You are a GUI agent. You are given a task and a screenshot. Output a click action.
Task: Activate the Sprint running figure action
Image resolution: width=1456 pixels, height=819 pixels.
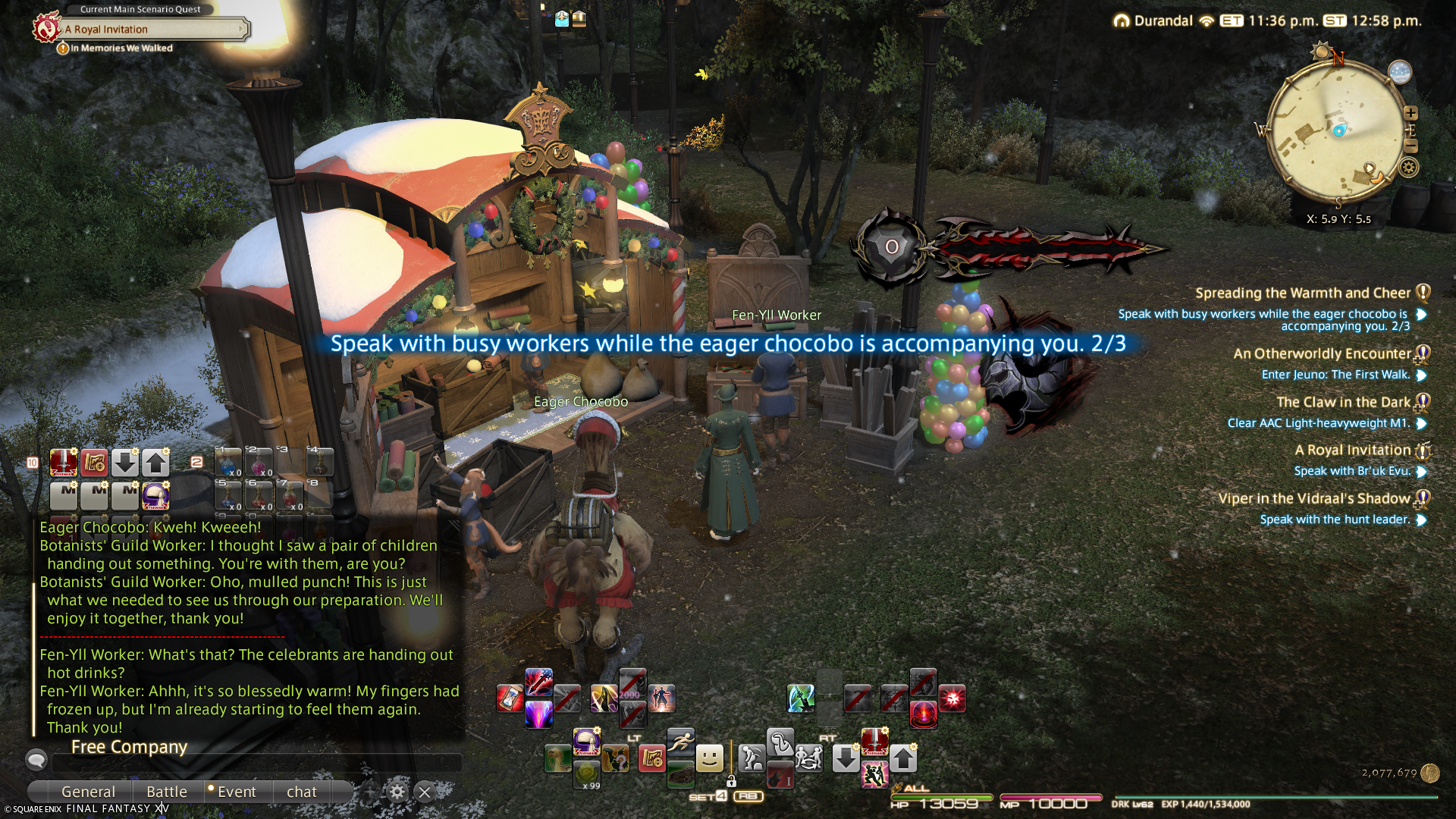pyautogui.click(x=680, y=742)
